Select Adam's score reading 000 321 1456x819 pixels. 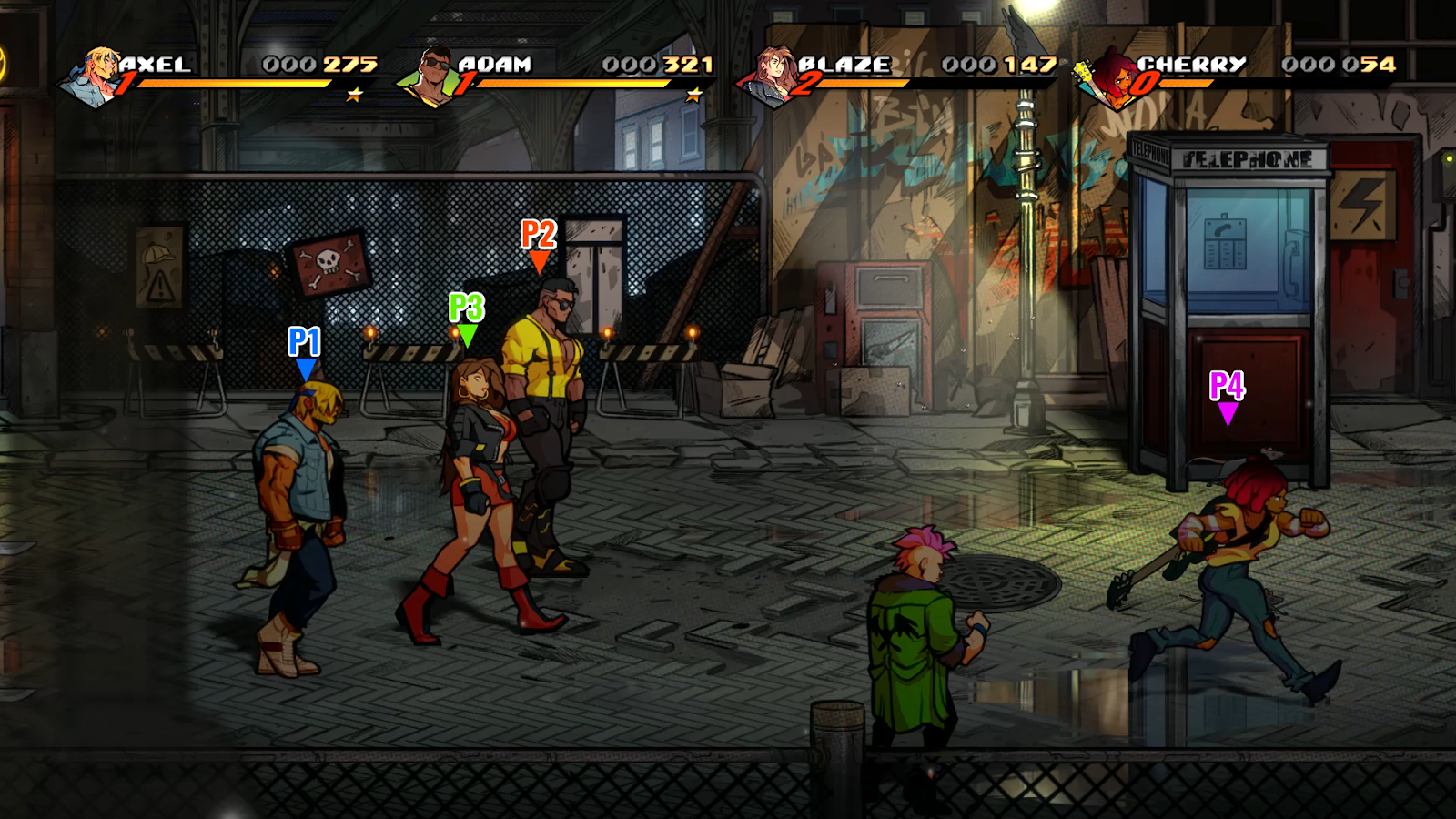pyautogui.click(x=650, y=65)
